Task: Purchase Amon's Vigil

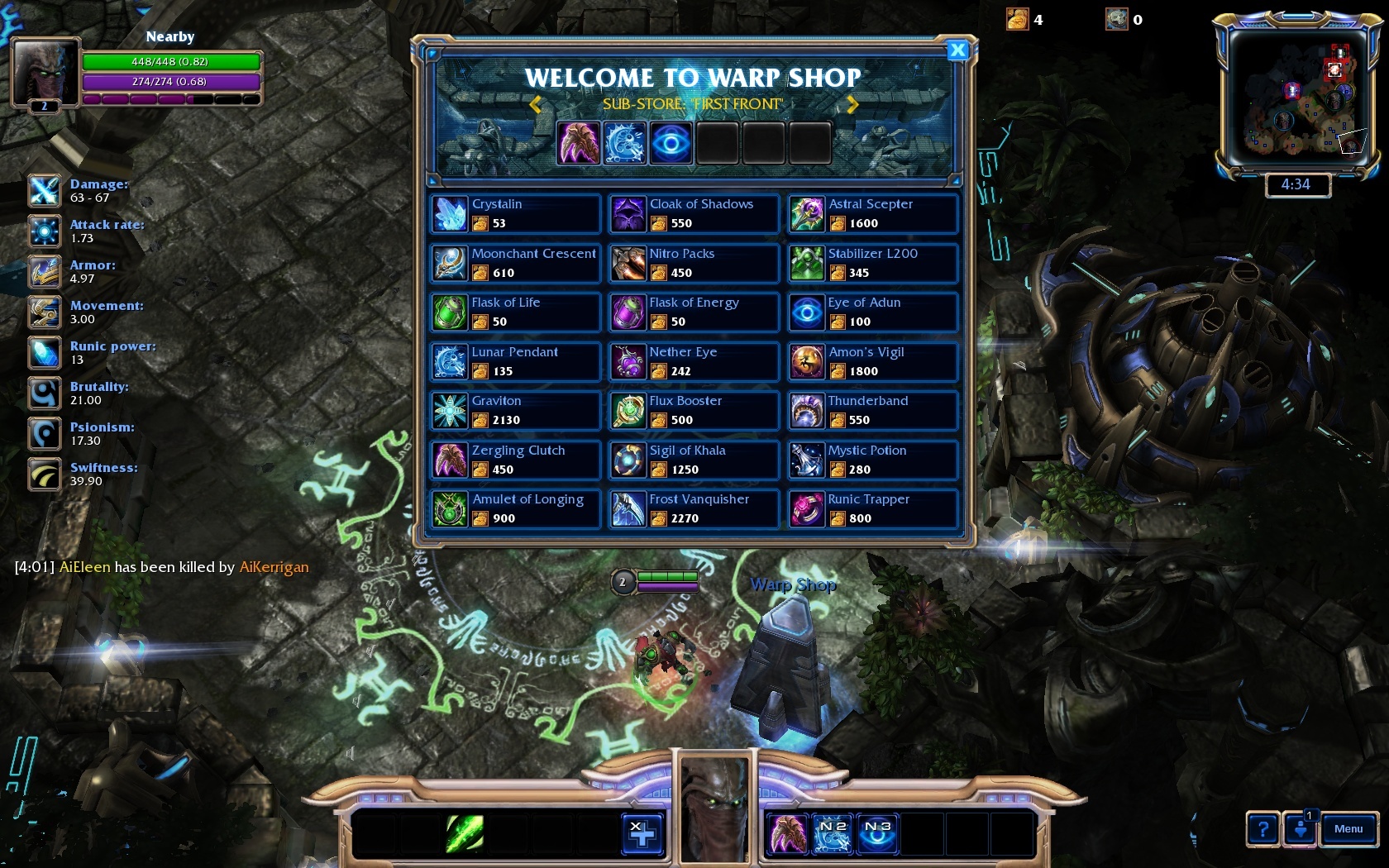Action: (x=872, y=361)
